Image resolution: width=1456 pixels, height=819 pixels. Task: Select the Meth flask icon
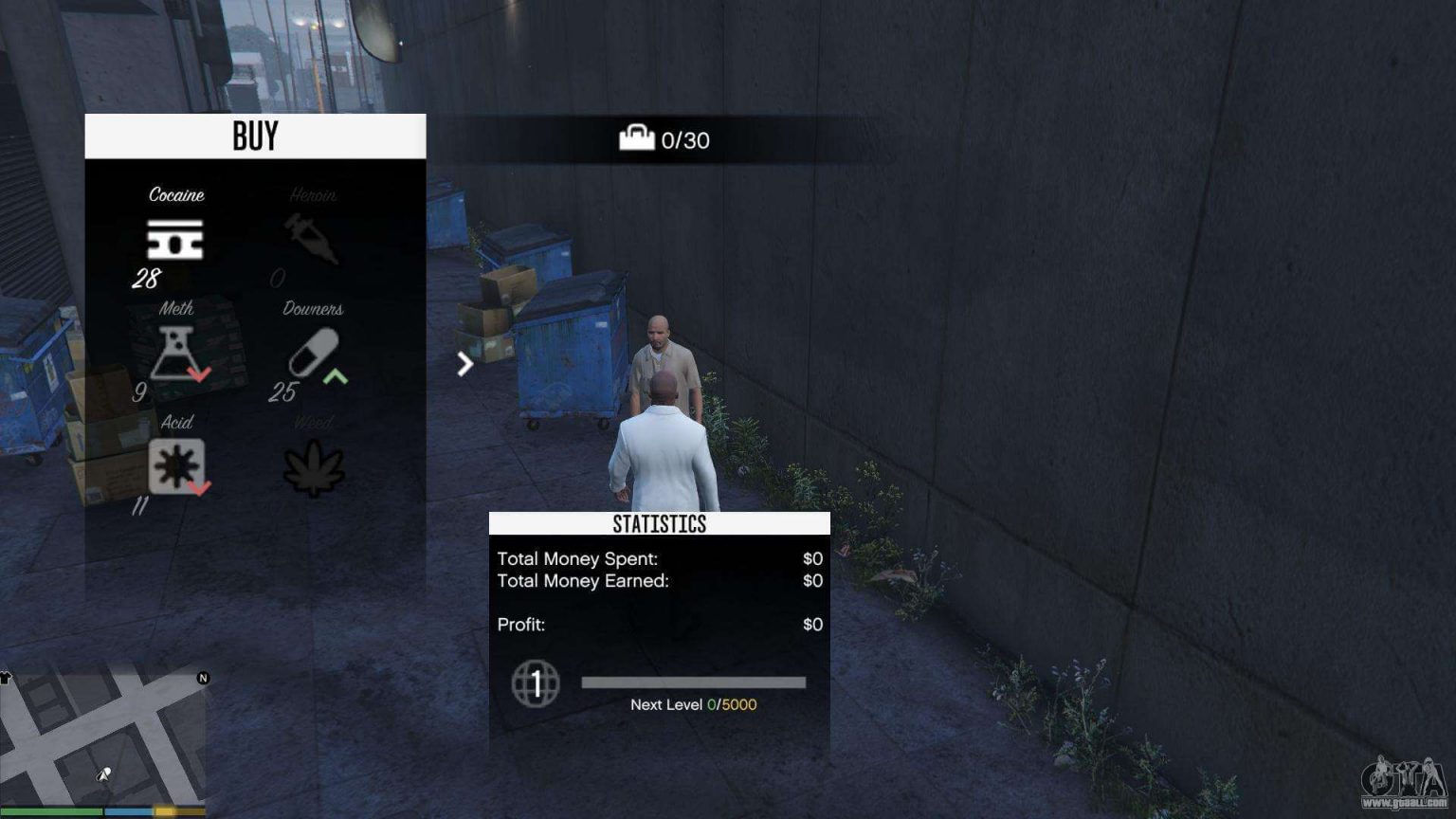click(174, 354)
